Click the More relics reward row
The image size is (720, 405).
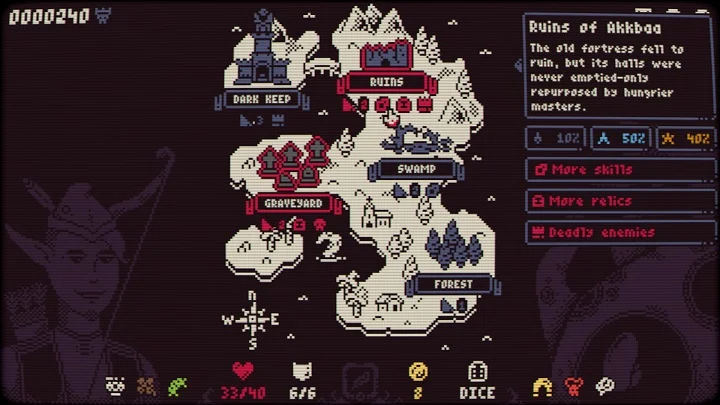pos(621,201)
